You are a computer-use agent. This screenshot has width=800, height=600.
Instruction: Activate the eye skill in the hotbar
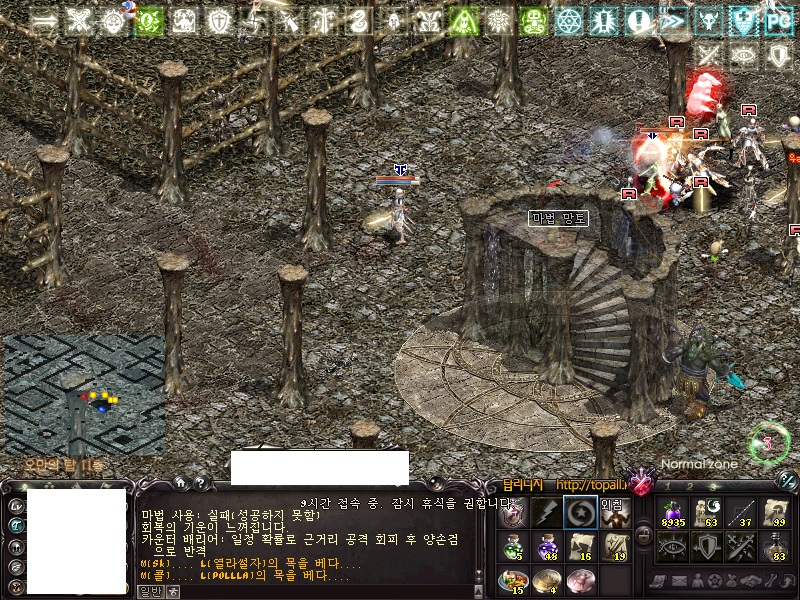pos(671,547)
